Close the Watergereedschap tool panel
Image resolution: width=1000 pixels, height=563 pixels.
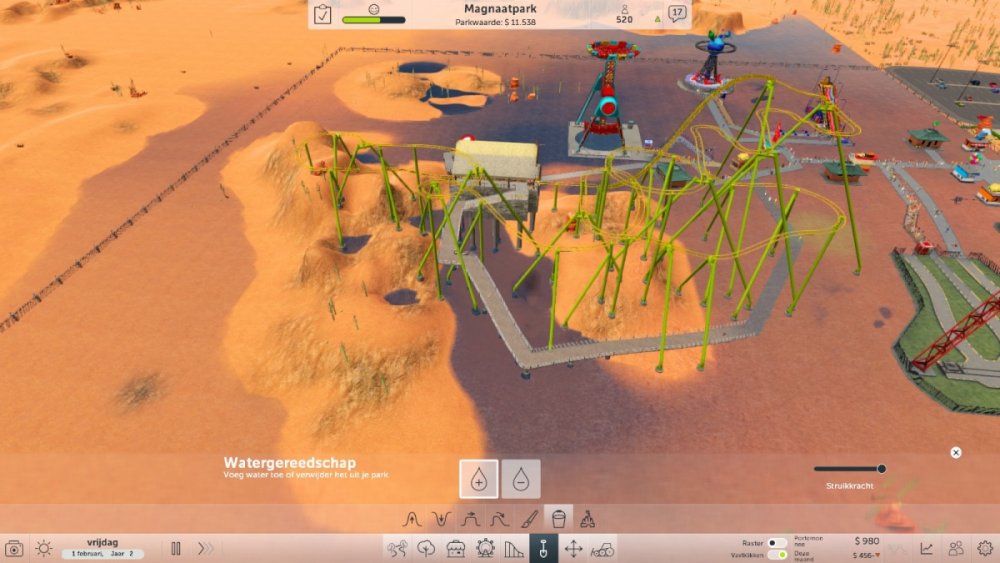(955, 453)
